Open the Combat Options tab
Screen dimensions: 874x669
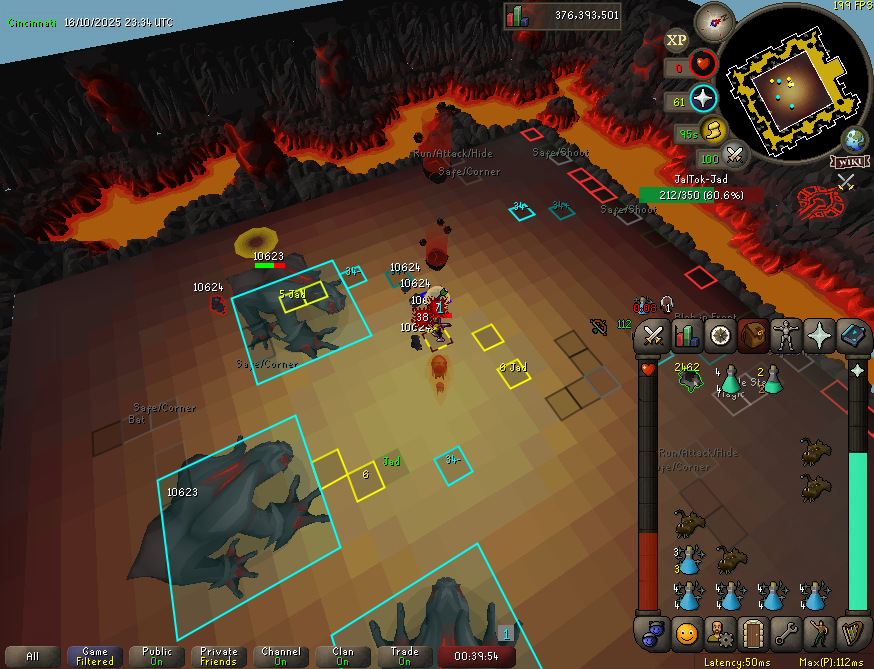pyautogui.click(x=654, y=335)
